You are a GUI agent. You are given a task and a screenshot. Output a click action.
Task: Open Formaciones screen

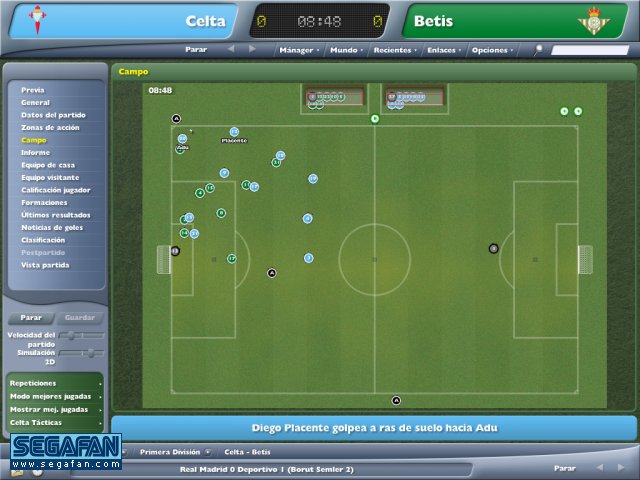[44, 202]
